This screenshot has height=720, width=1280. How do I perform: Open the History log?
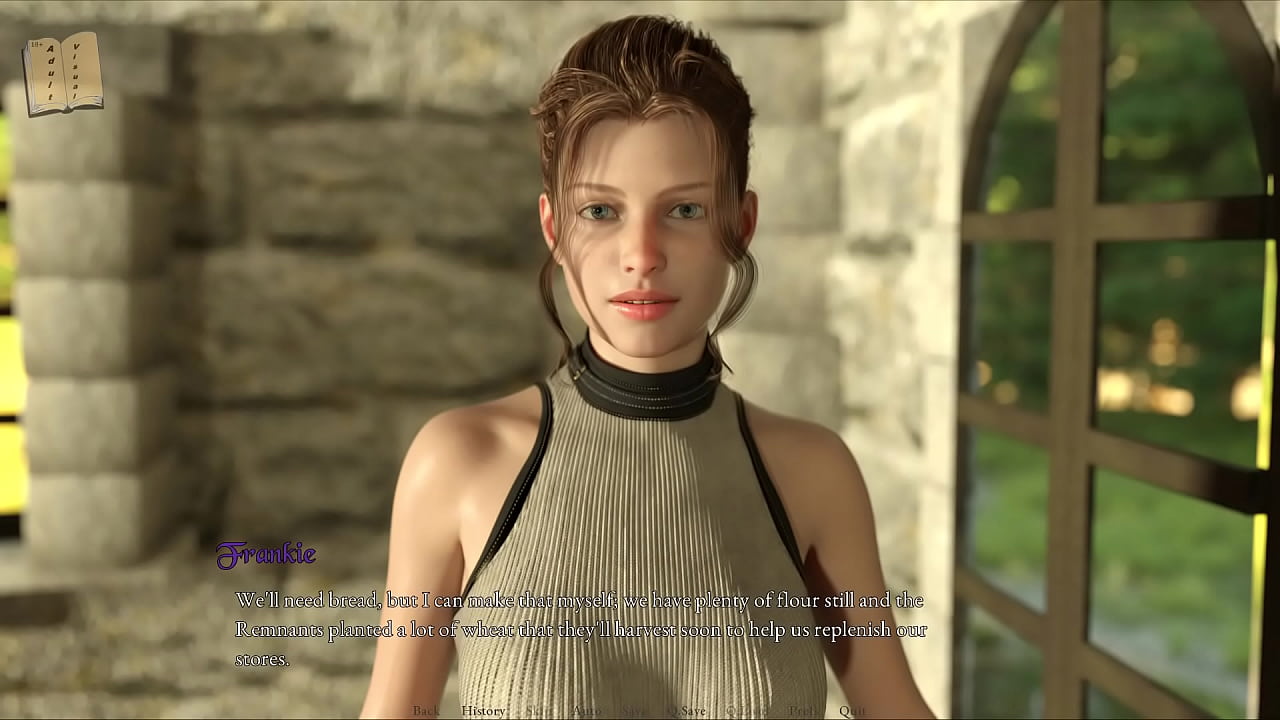[484, 711]
